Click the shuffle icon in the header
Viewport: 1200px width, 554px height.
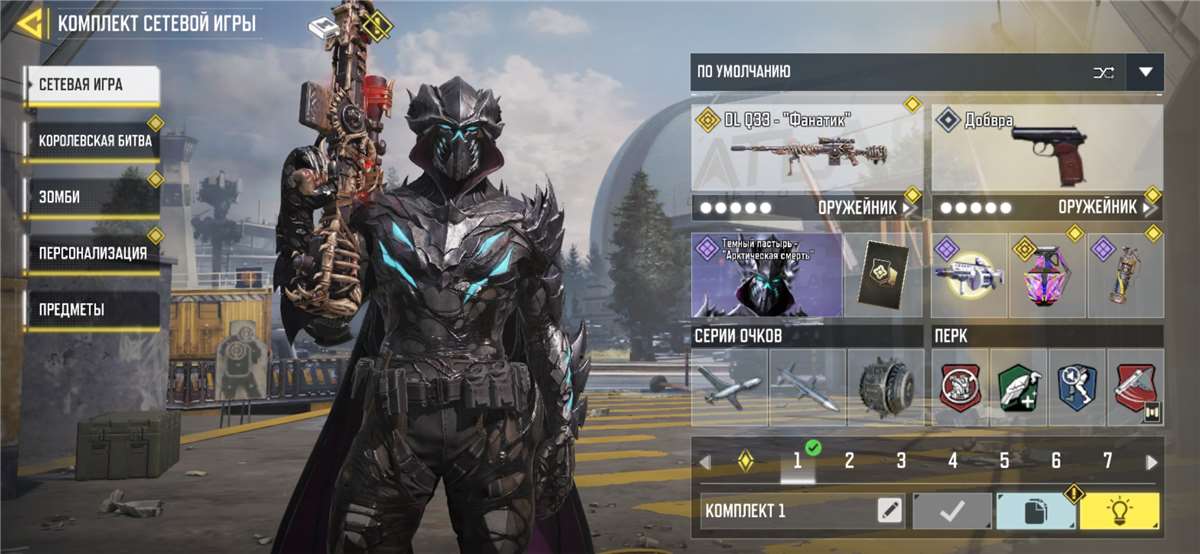click(x=1103, y=72)
